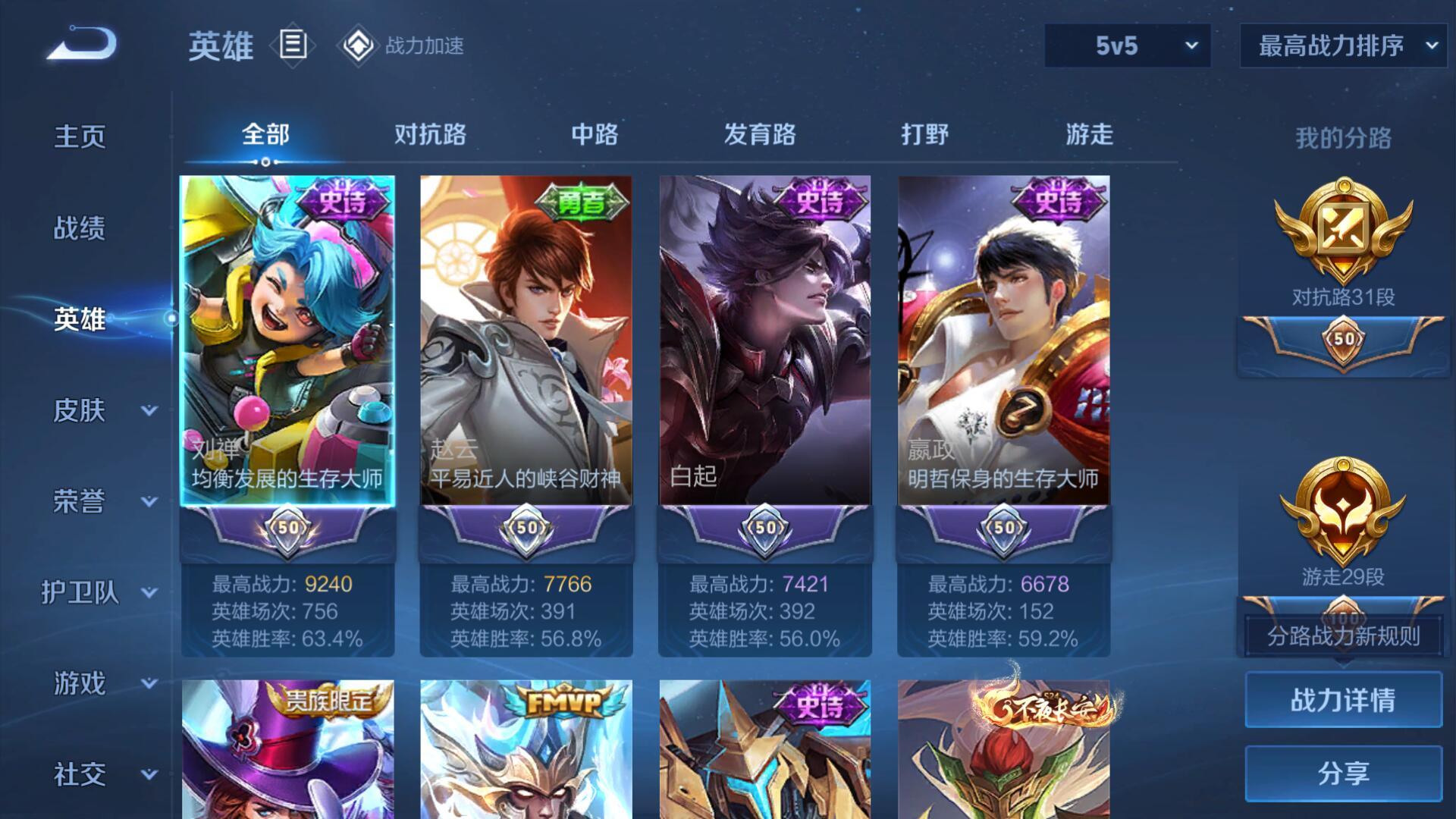Show the 发育路 heroes tab

pos(760,134)
